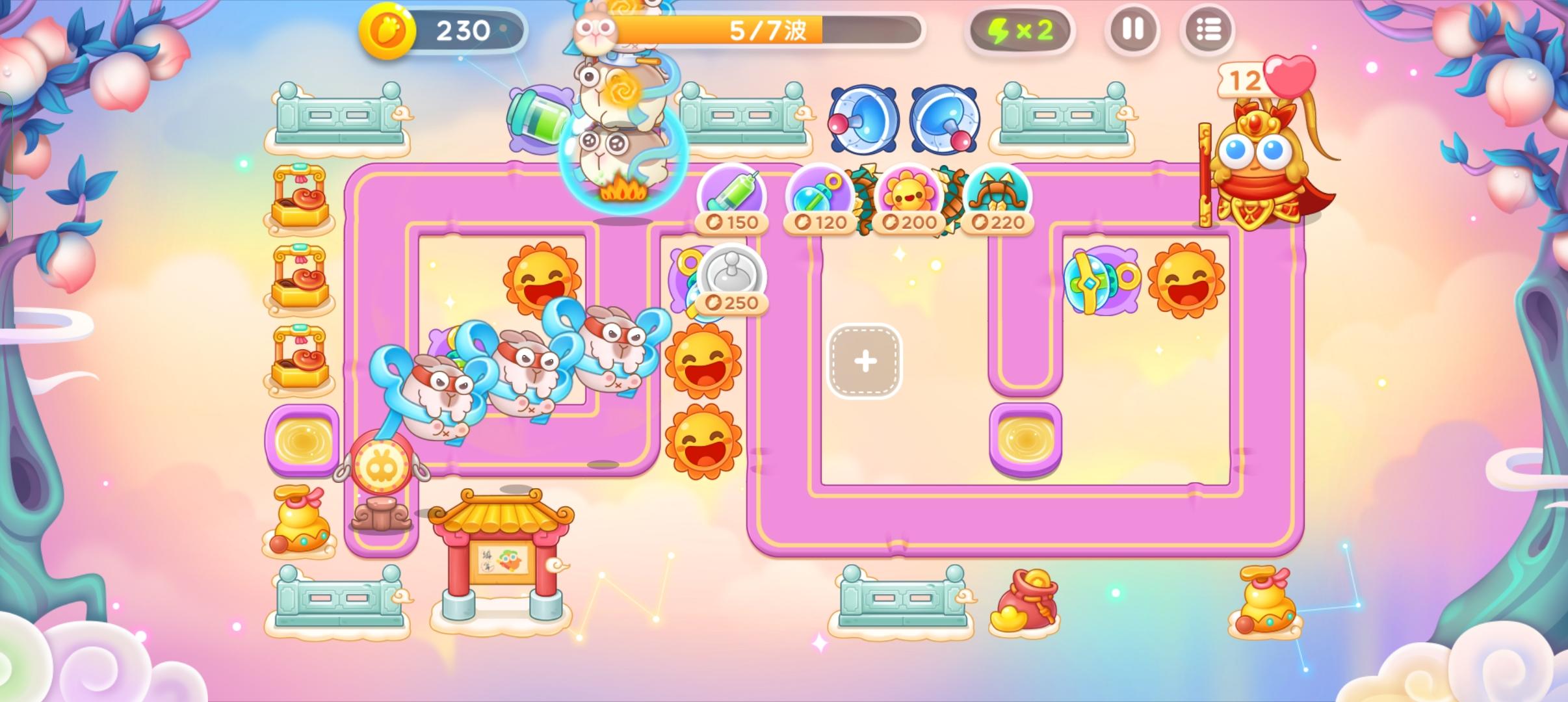Tap the red temple gate building
The image size is (1568, 702).
pyautogui.click(x=502, y=559)
